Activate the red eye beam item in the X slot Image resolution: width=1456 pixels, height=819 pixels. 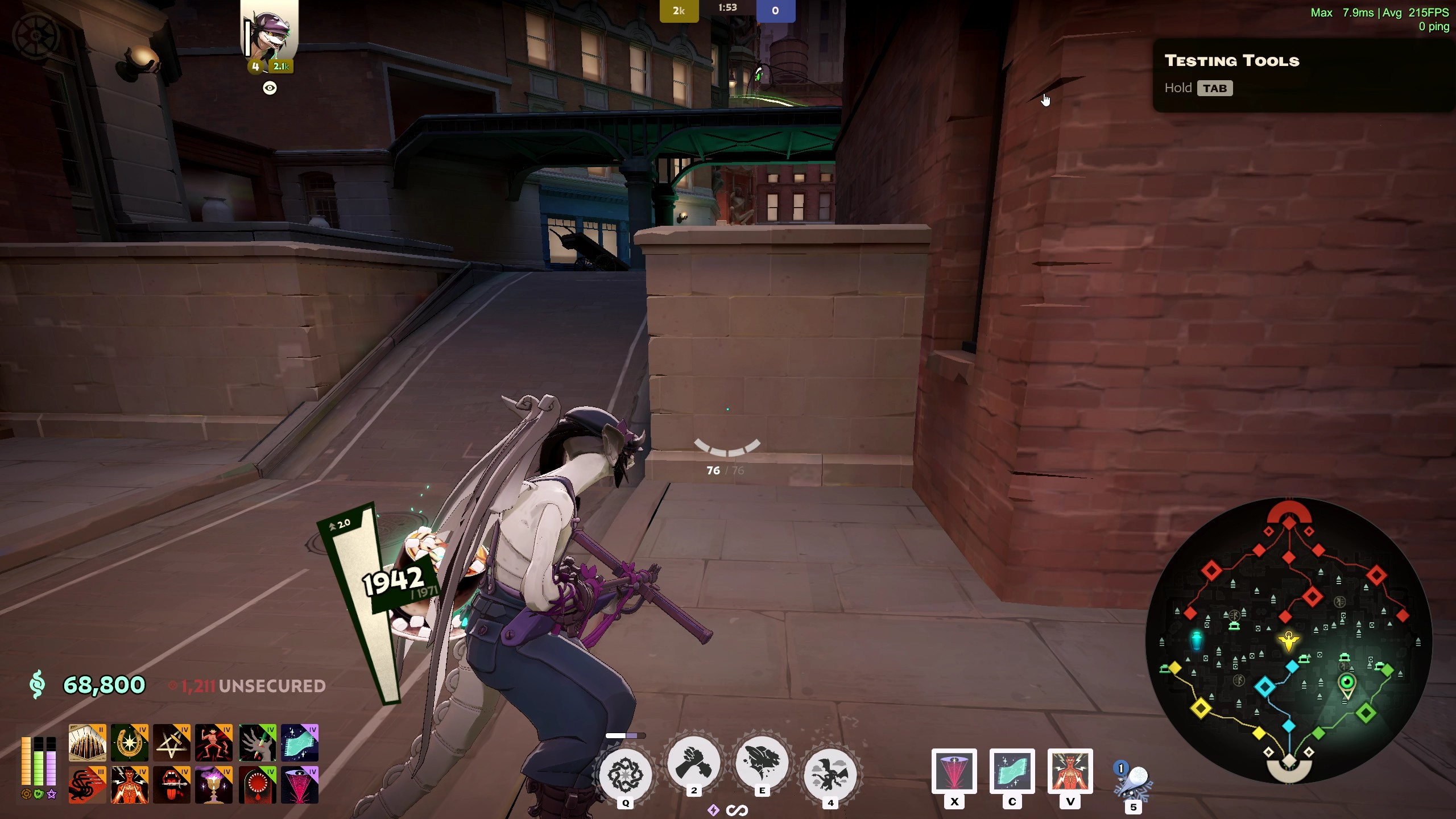tap(954, 771)
